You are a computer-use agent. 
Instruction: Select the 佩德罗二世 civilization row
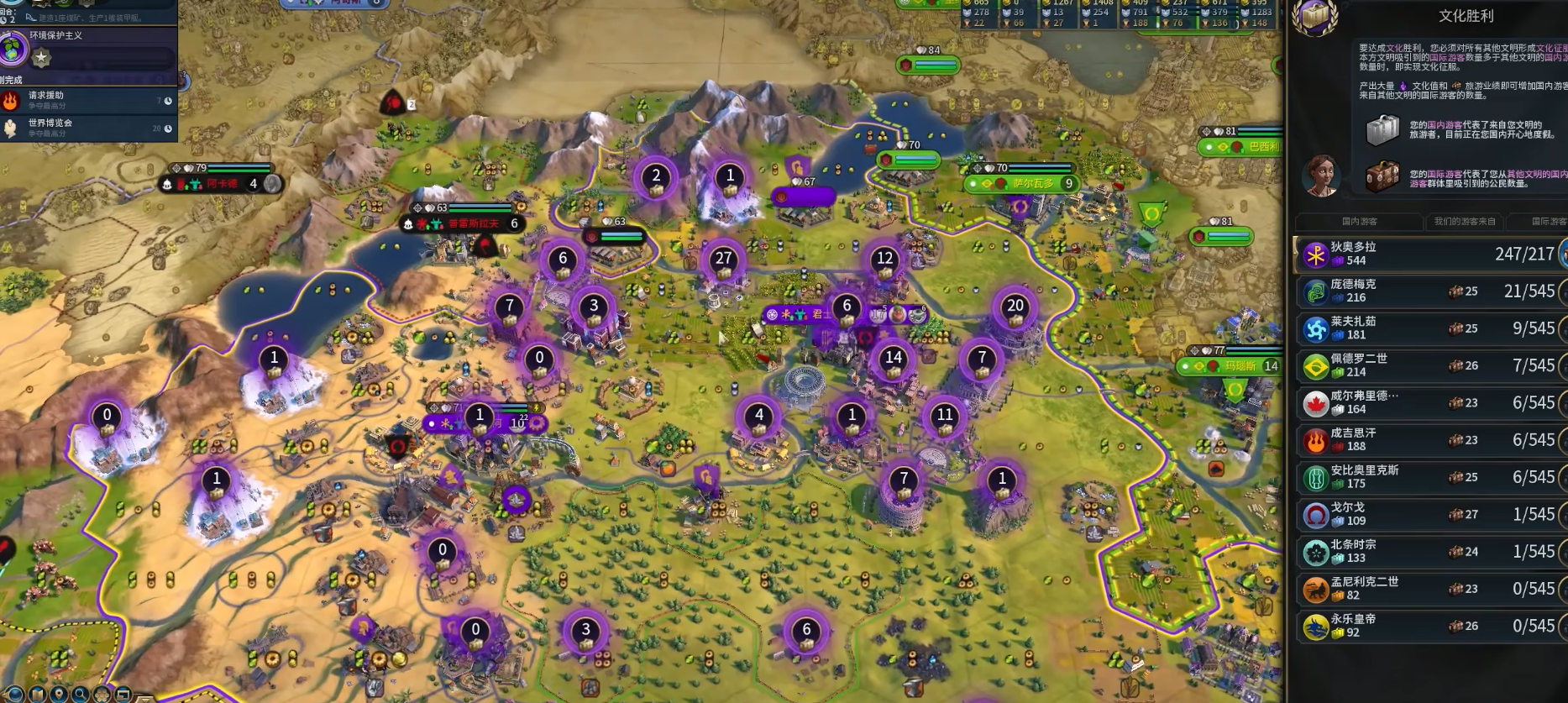coord(1429,365)
